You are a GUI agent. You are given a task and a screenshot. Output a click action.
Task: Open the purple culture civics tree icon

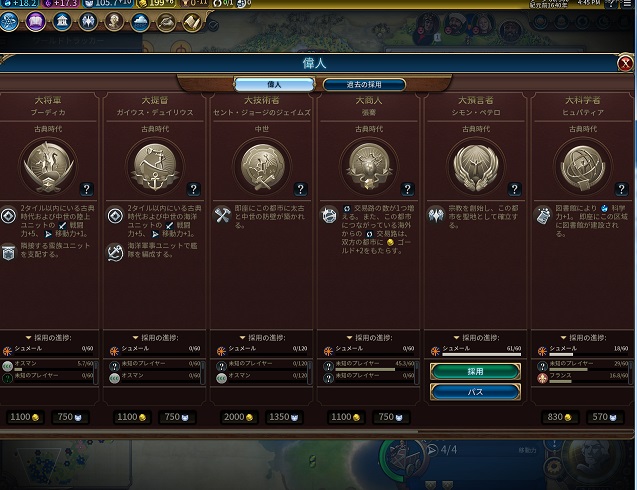[x=36, y=20]
